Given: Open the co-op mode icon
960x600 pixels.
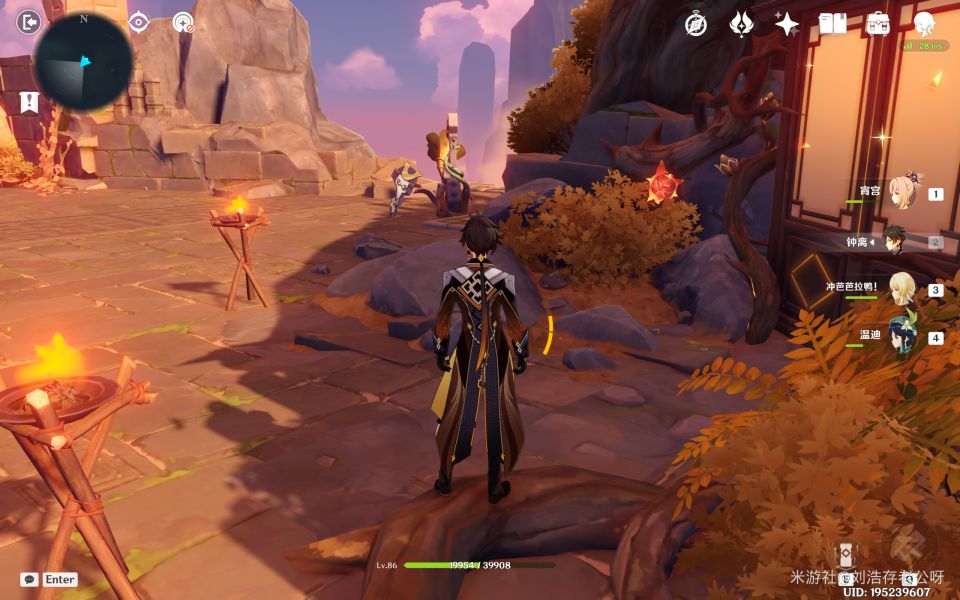Looking at the screenshot, I should pyautogui.click(x=182, y=22).
